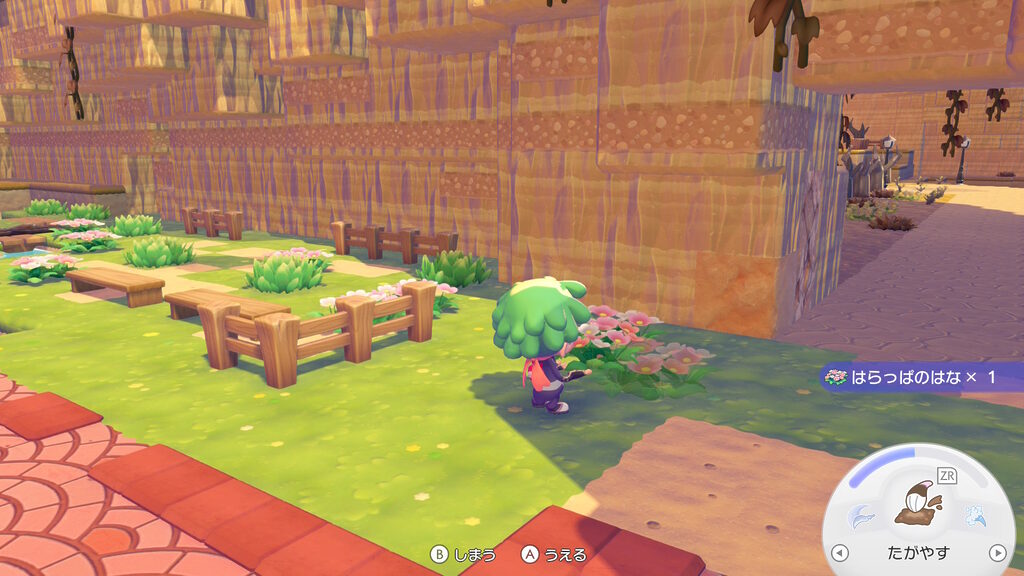Viewport: 1024px width, 576px height.
Task: Click the right arrow of ability selector
Action: [996, 553]
